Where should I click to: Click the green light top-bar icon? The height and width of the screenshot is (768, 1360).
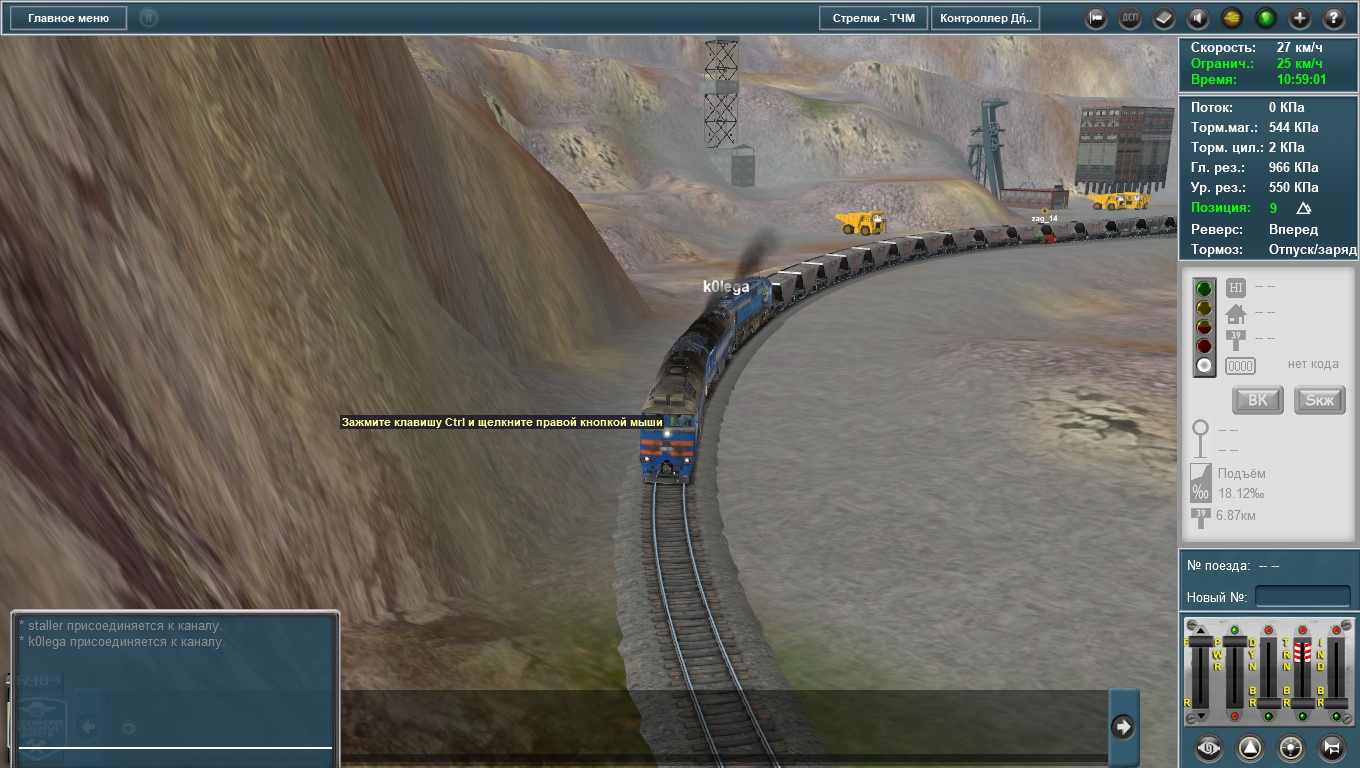(1266, 18)
